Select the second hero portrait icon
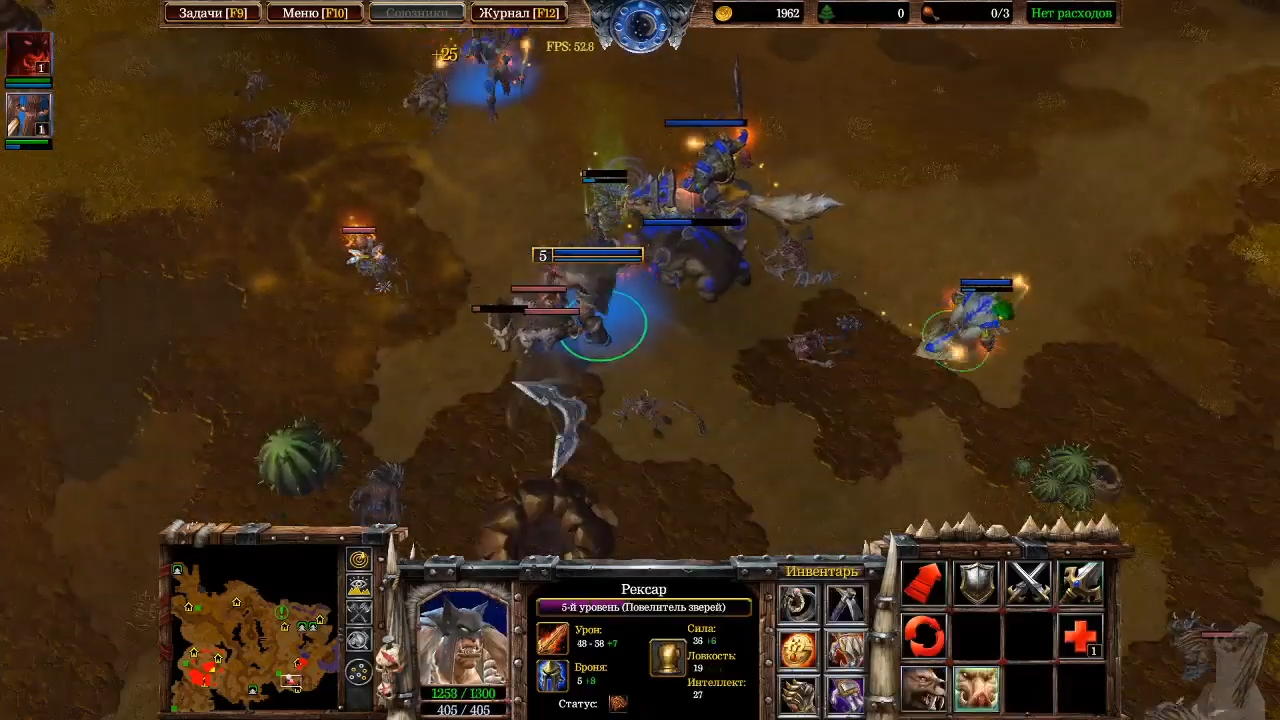The width and height of the screenshot is (1280, 720). point(29,115)
